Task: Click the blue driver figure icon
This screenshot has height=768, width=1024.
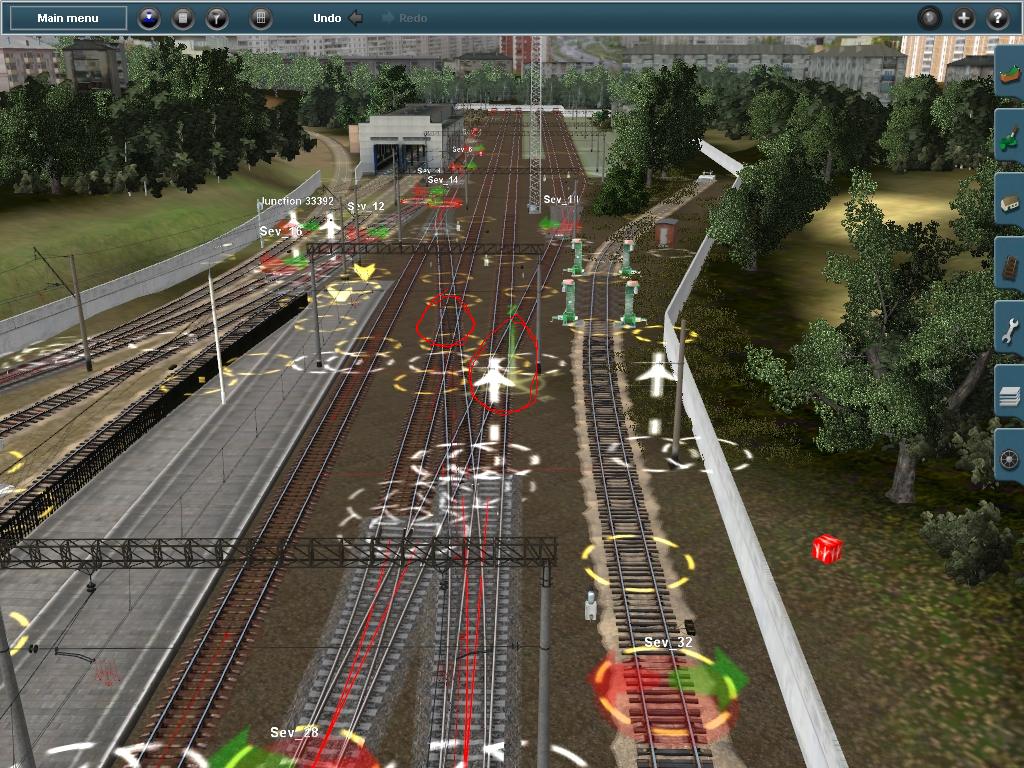Action: pyautogui.click(x=149, y=18)
